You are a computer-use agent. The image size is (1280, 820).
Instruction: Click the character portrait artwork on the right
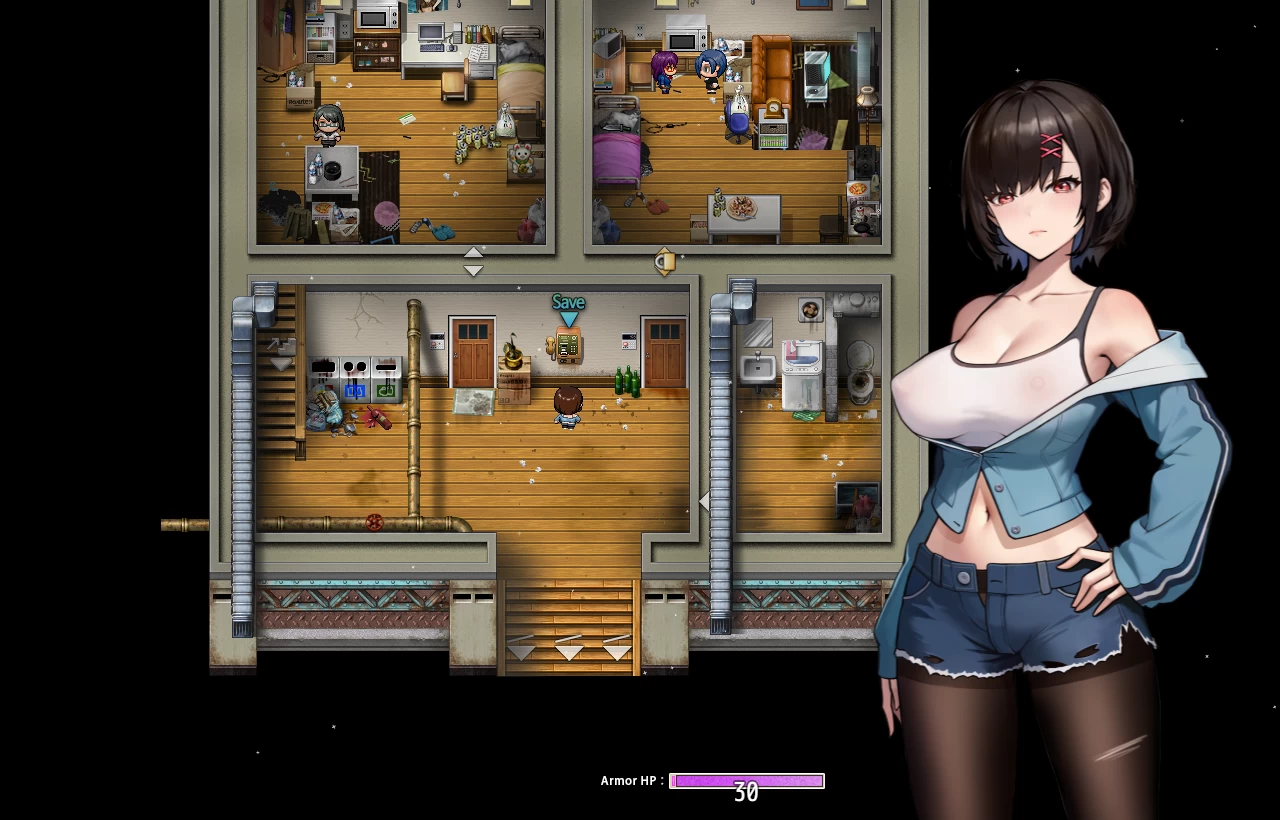1050,400
